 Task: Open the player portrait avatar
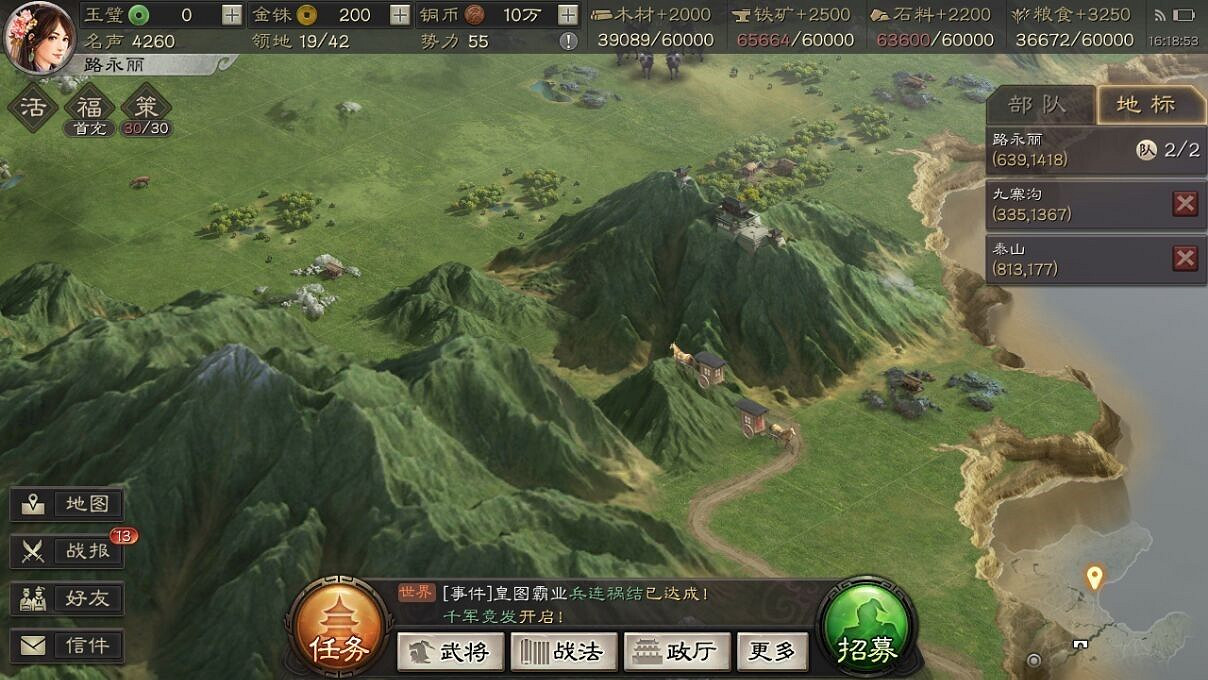(x=38, y=36)
